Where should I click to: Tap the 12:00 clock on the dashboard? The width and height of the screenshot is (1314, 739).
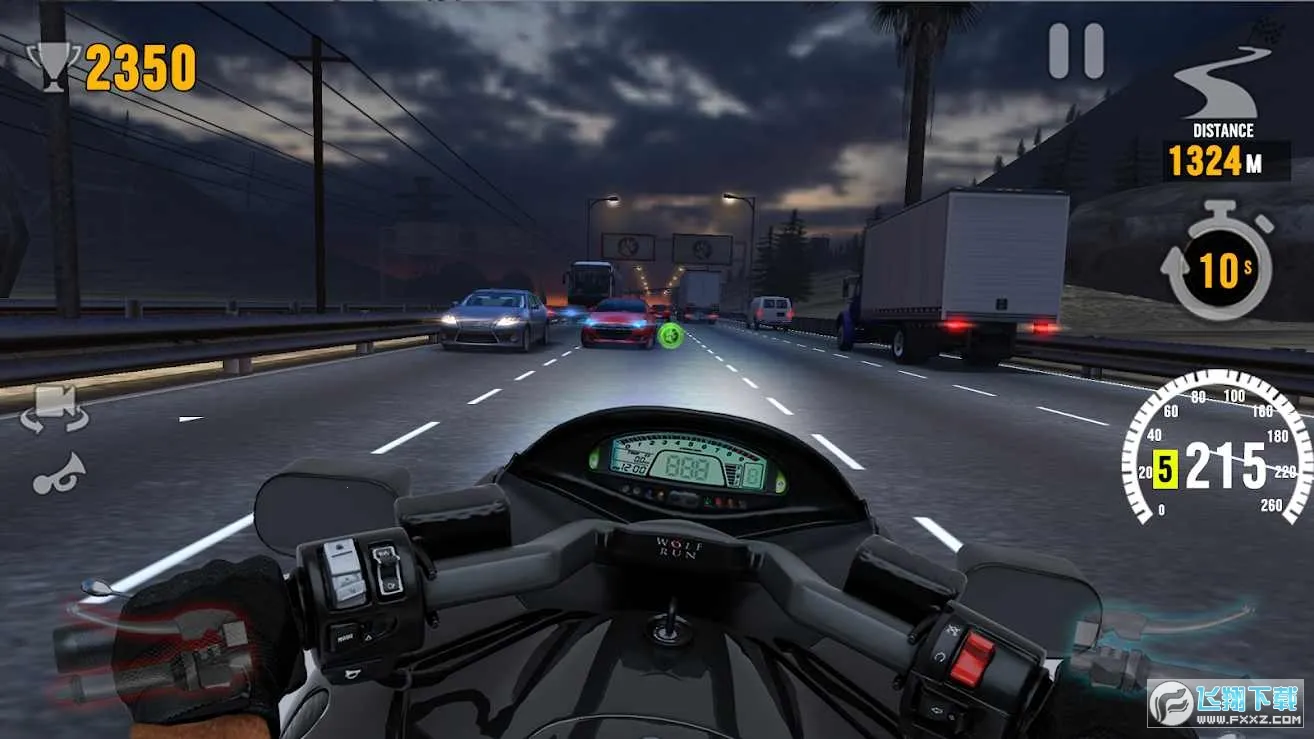click(x=633, y=467)
